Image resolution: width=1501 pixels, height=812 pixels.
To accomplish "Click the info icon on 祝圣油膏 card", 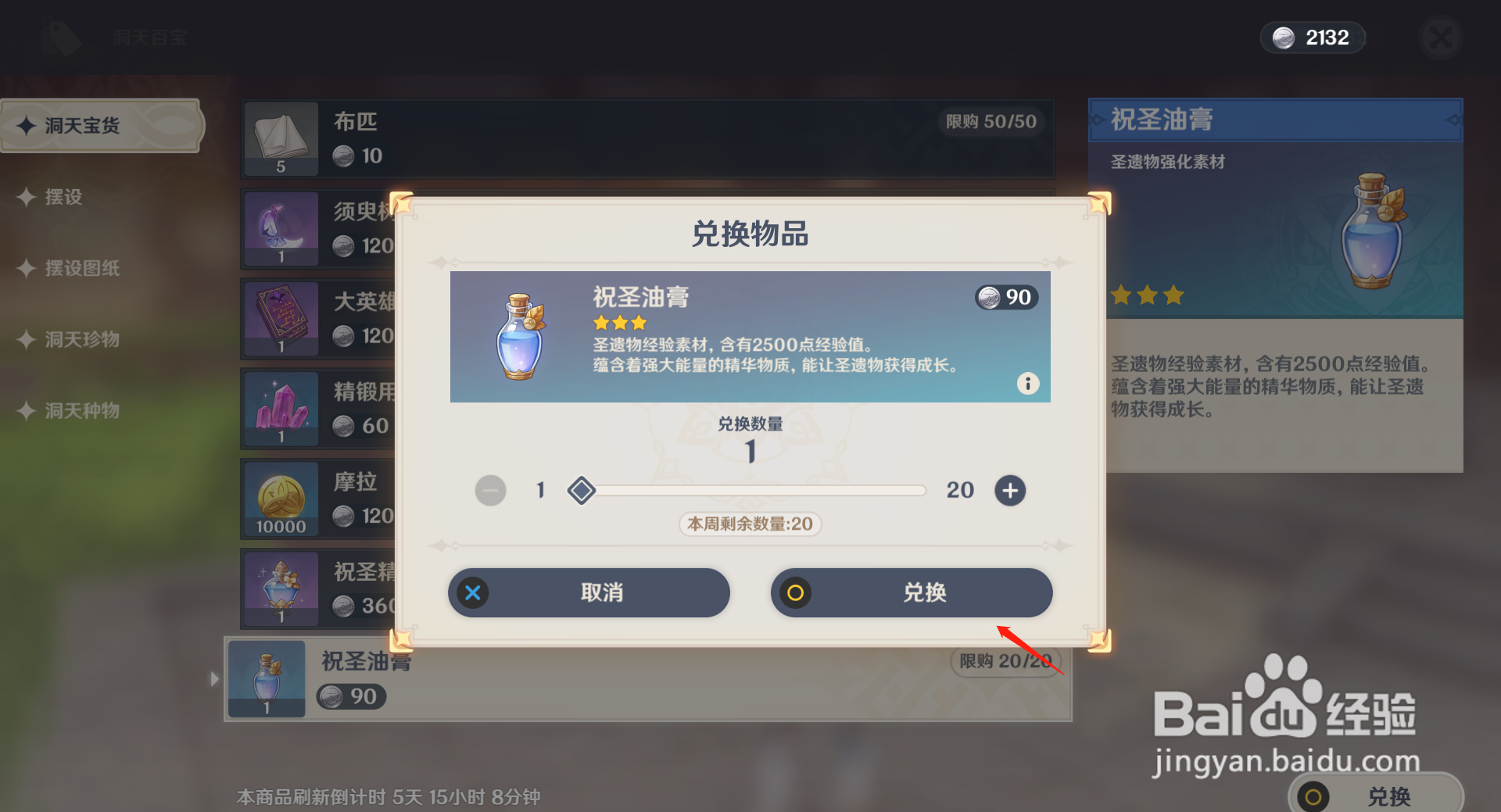I will pos(1028,383).
